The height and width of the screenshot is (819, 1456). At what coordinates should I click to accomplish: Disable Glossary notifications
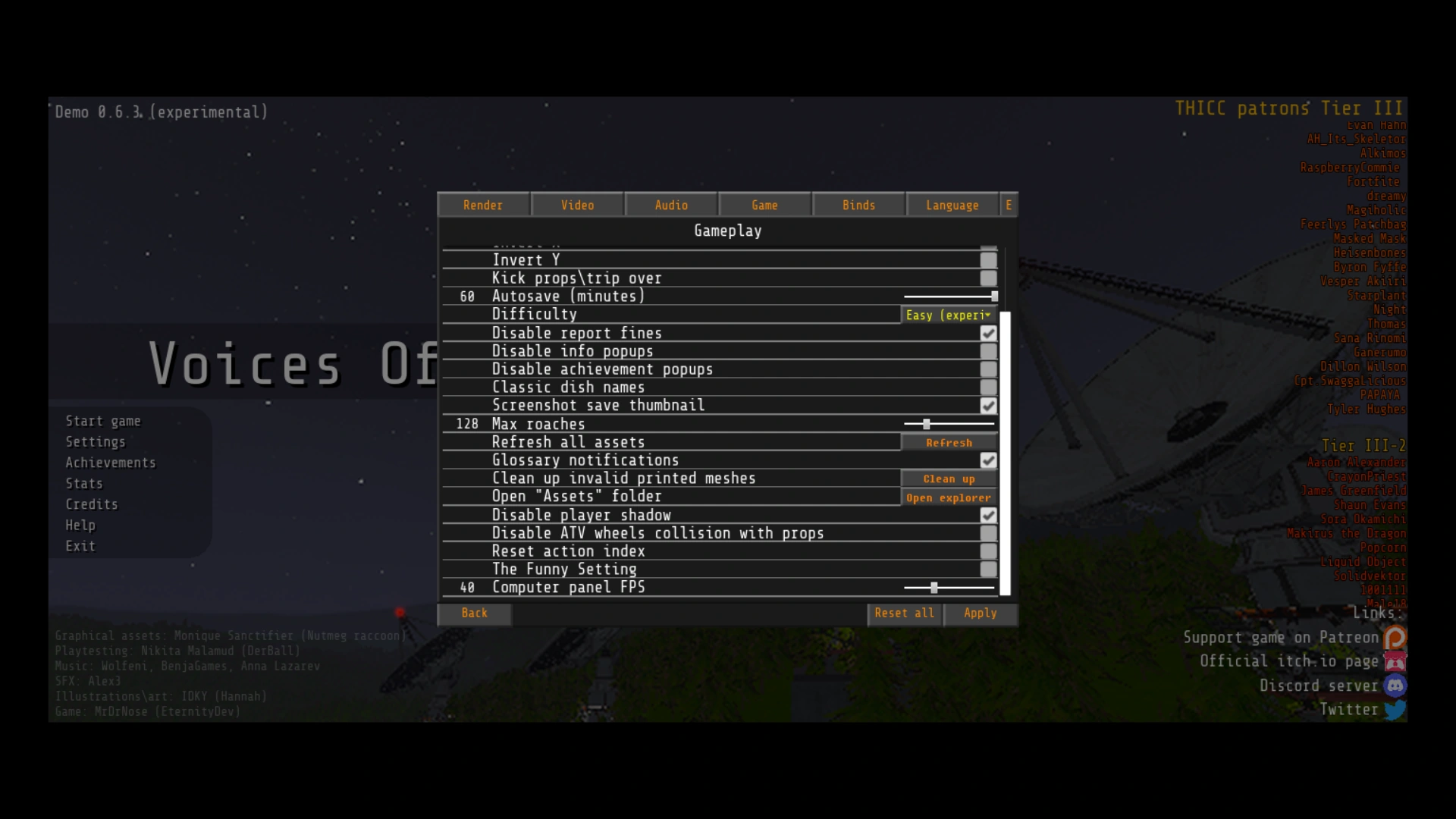tap(987, 460)
